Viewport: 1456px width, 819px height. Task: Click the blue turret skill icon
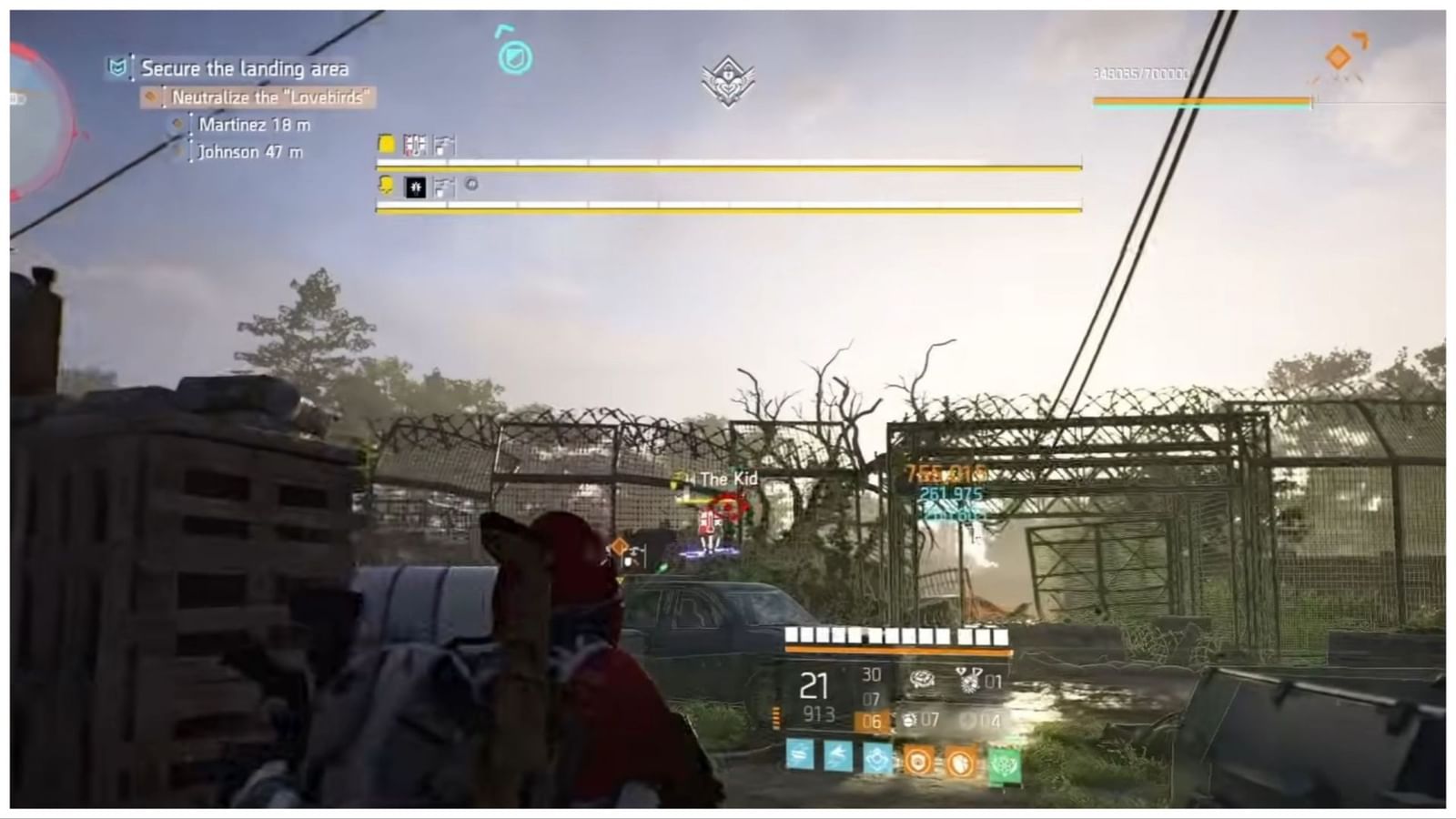coord(875,760)
